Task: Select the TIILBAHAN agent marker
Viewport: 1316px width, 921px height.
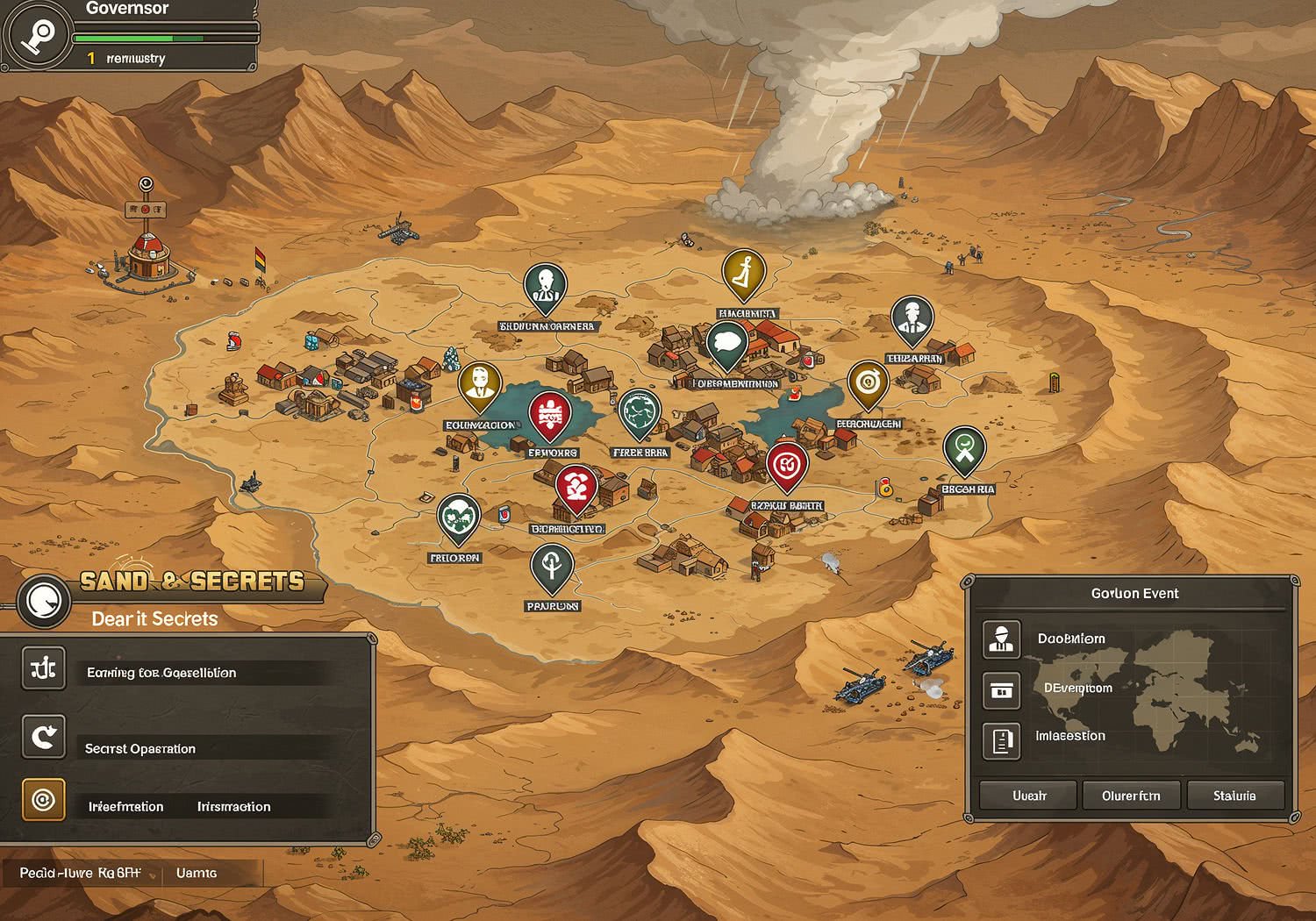Action: [x=912, y=319]
